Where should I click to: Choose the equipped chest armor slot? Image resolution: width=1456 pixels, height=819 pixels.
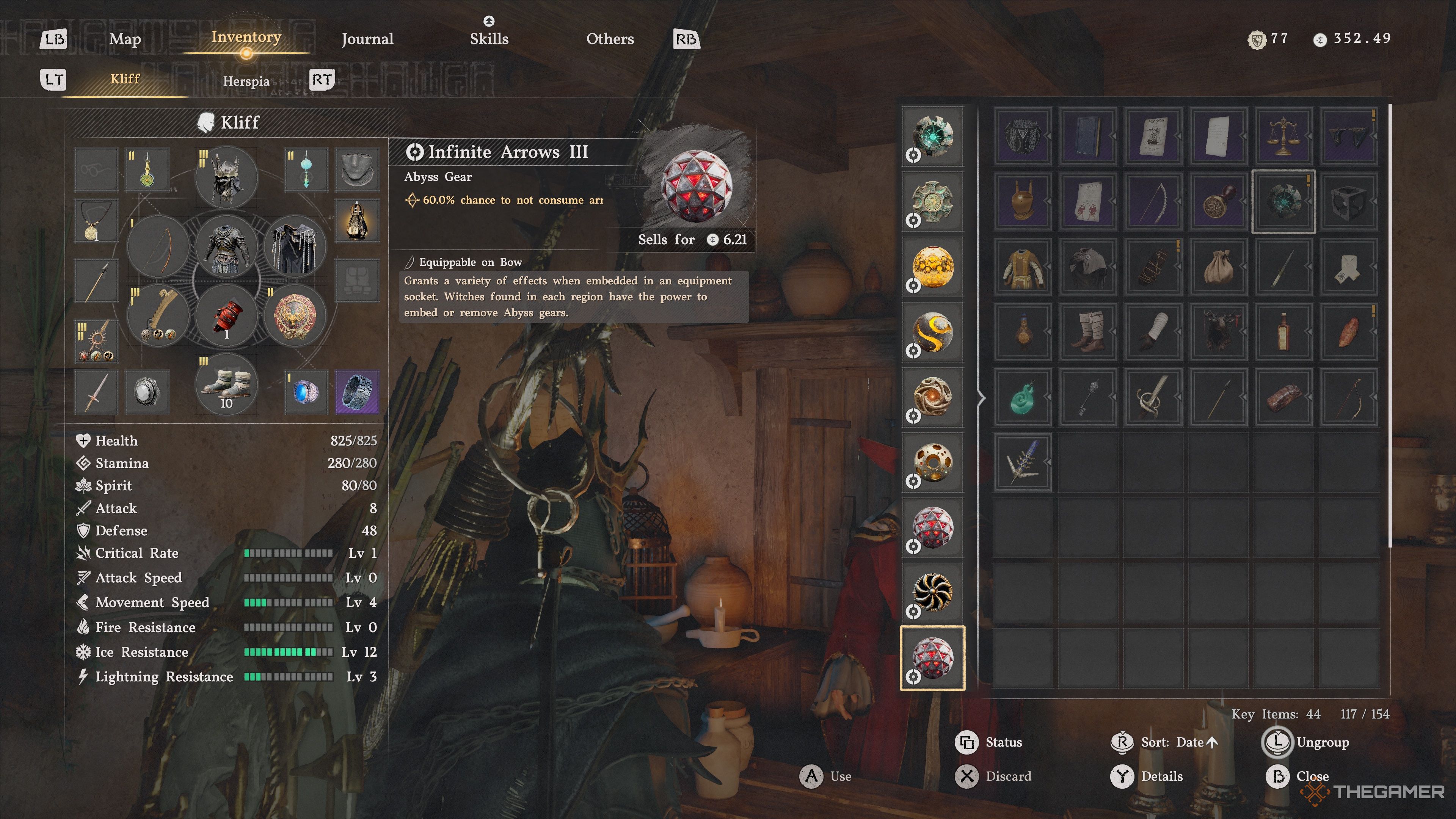[227, 247]
